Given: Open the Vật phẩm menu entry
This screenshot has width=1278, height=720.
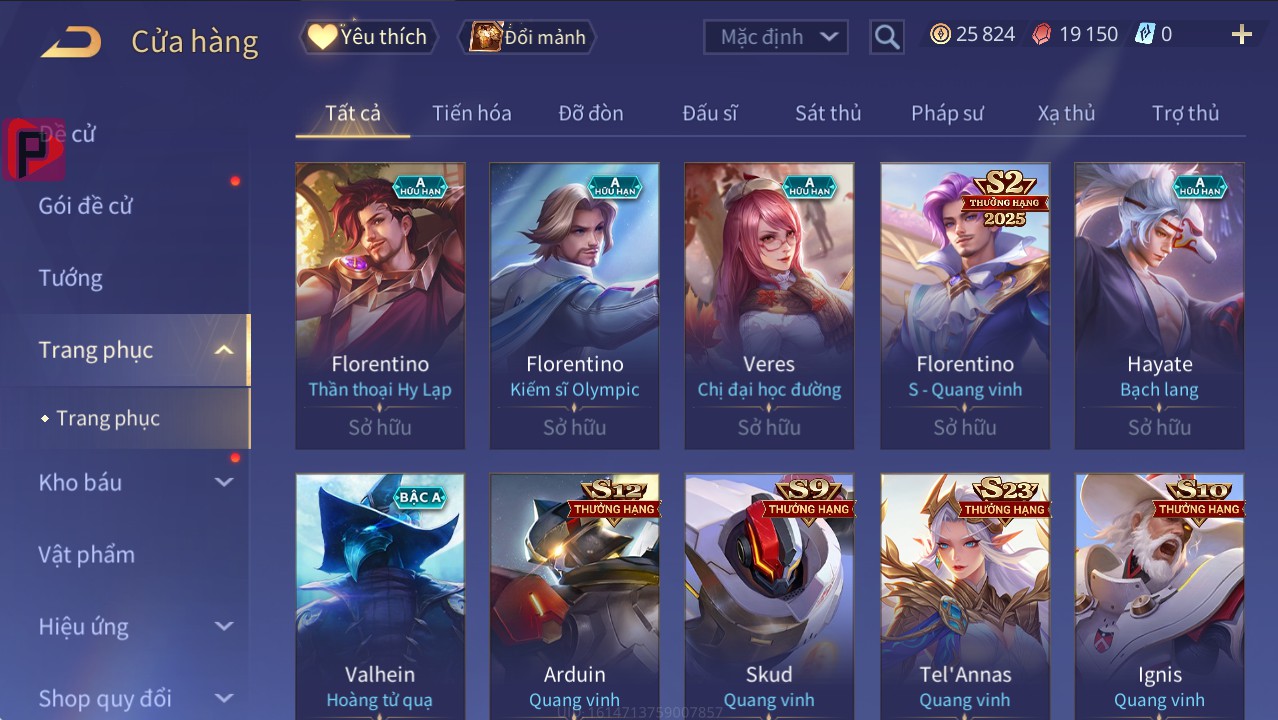Looking at the screenshot, I should coord(86,554).
